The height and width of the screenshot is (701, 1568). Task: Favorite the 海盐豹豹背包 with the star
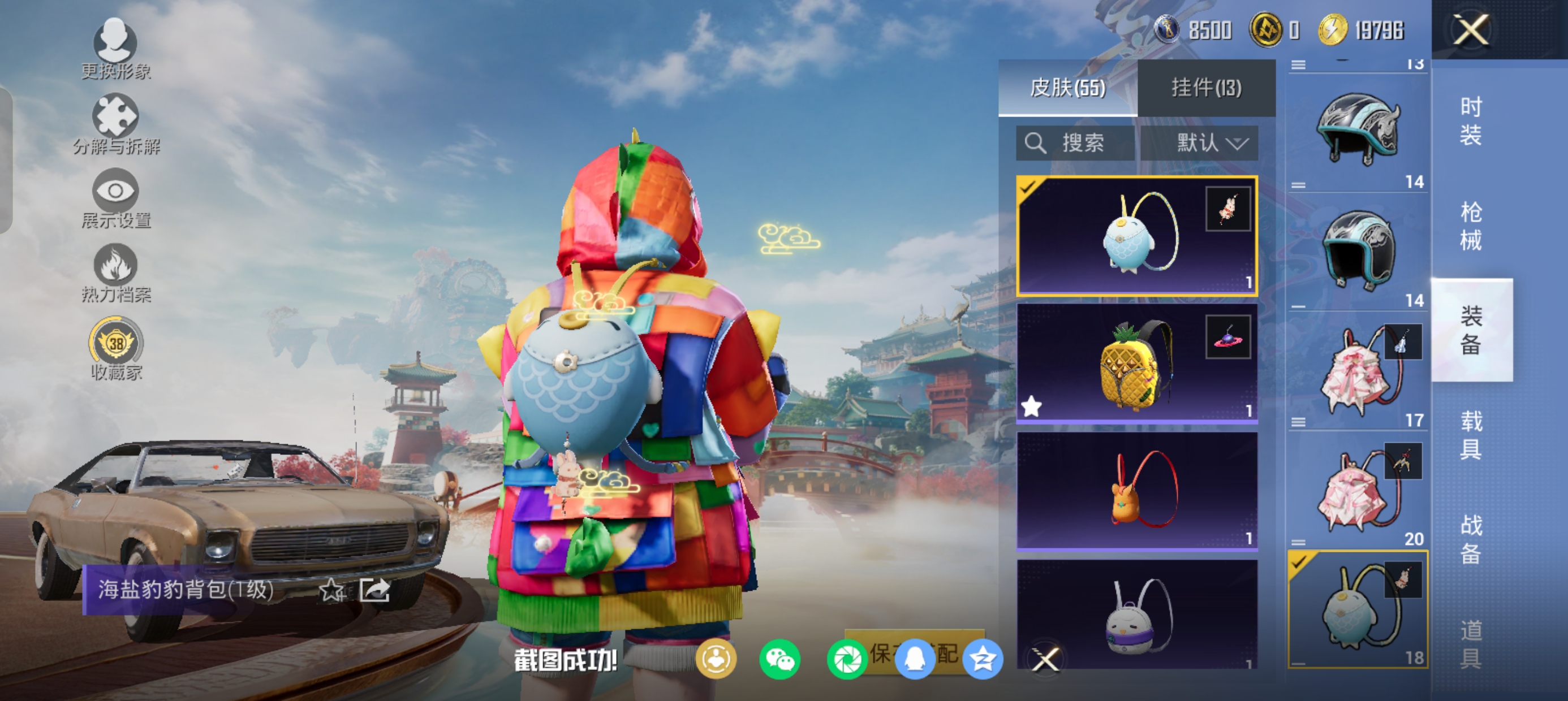(331, 590)
